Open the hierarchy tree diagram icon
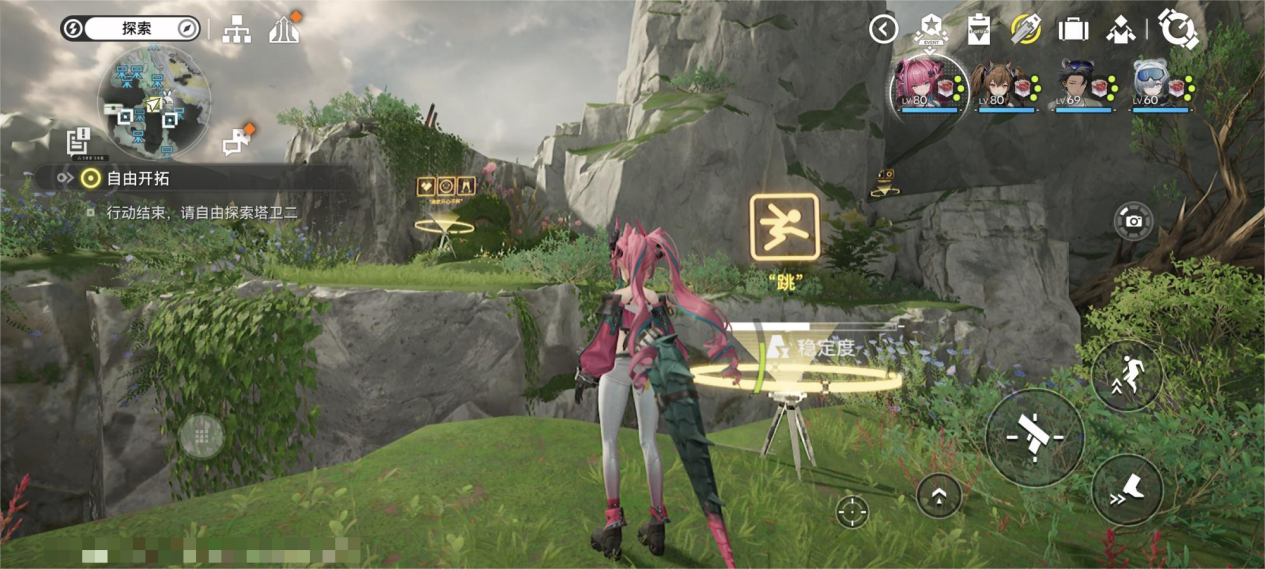 pos(236,30)
